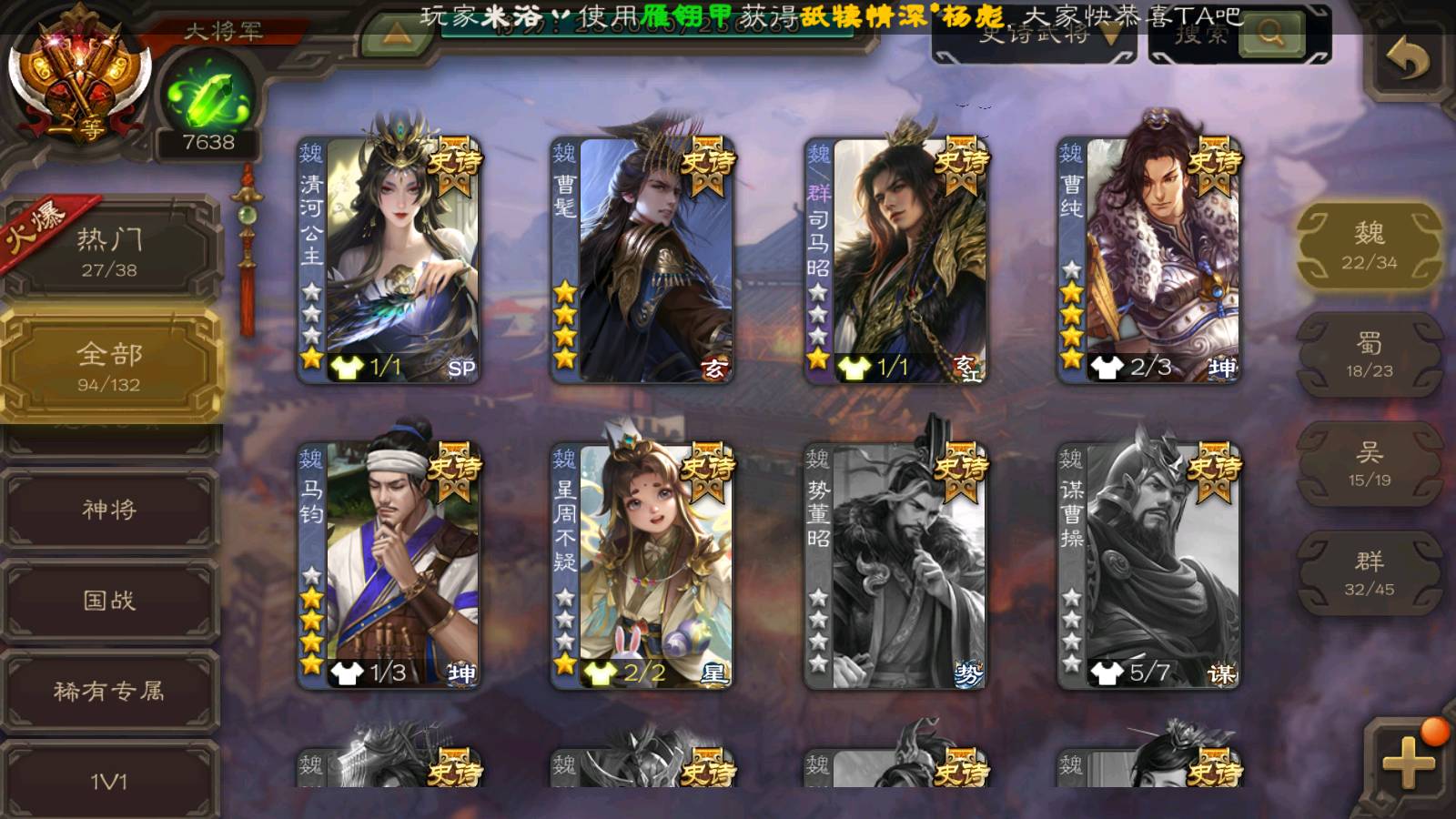Open the 曹纯 hero card
The width and height of the screenshot is (1456, 819).
(1149, 259)
